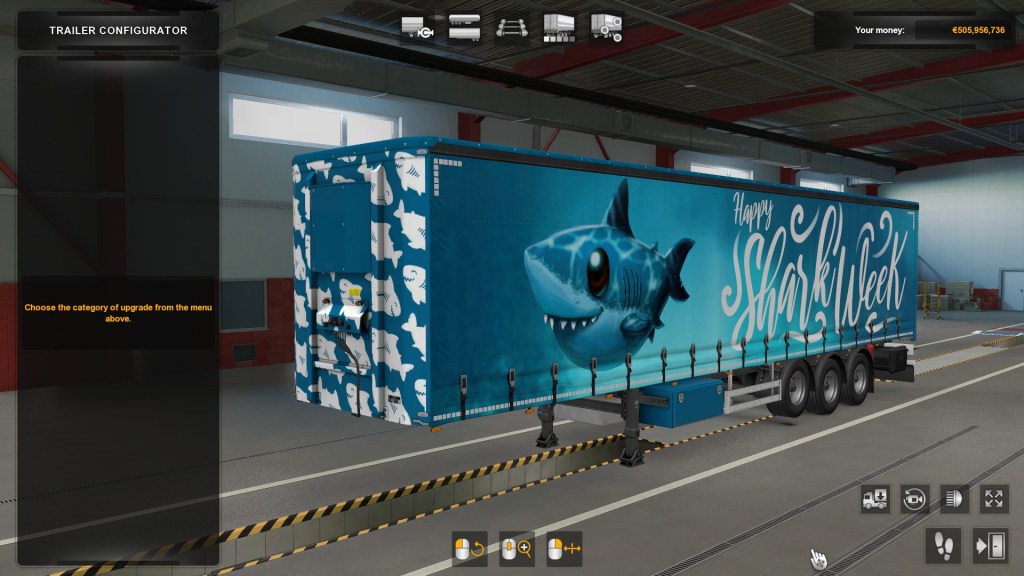Select the trailer accessories category icon

tap(607, 27)
